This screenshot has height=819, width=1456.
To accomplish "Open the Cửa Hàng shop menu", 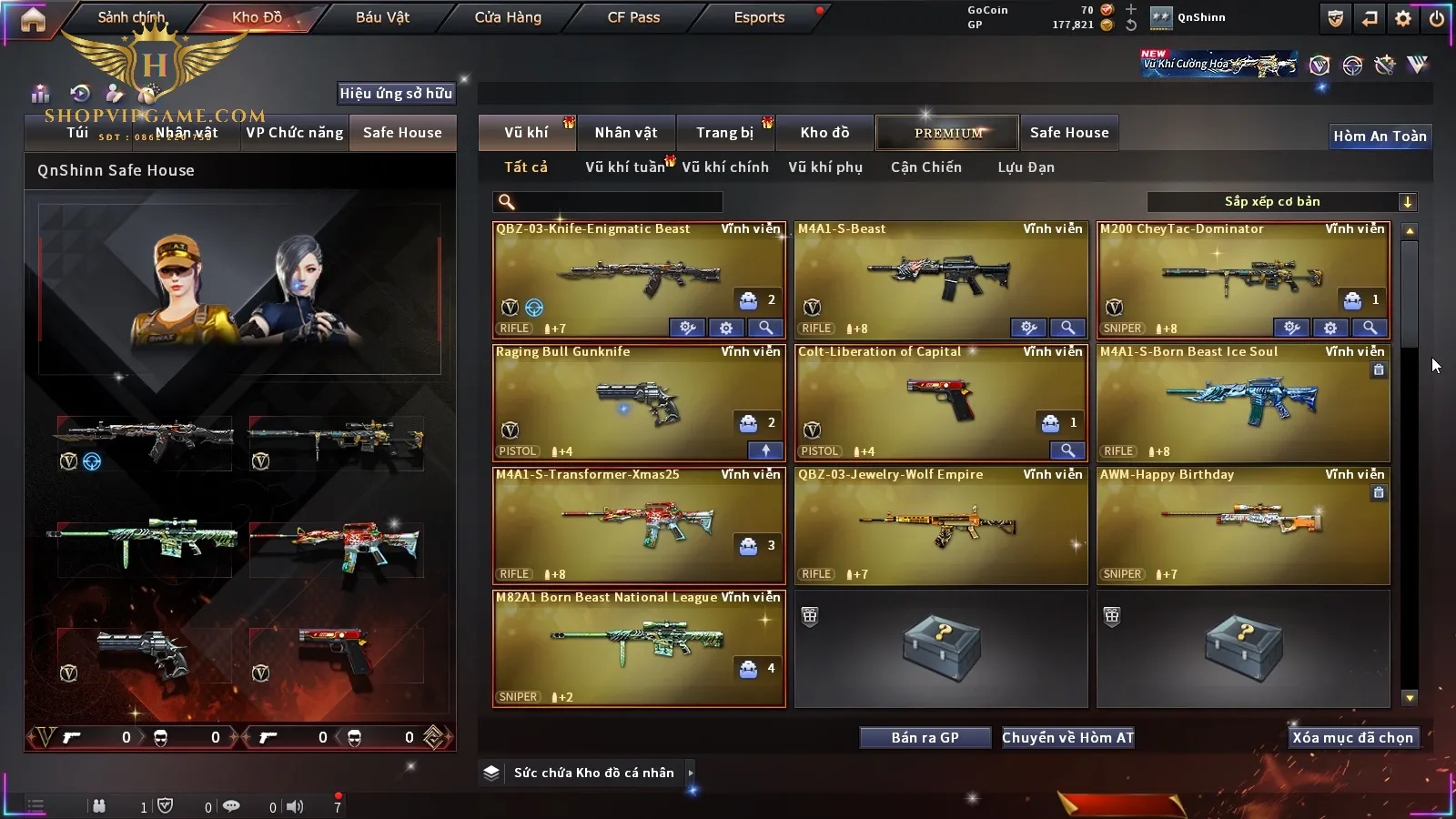I will point(508,17).
